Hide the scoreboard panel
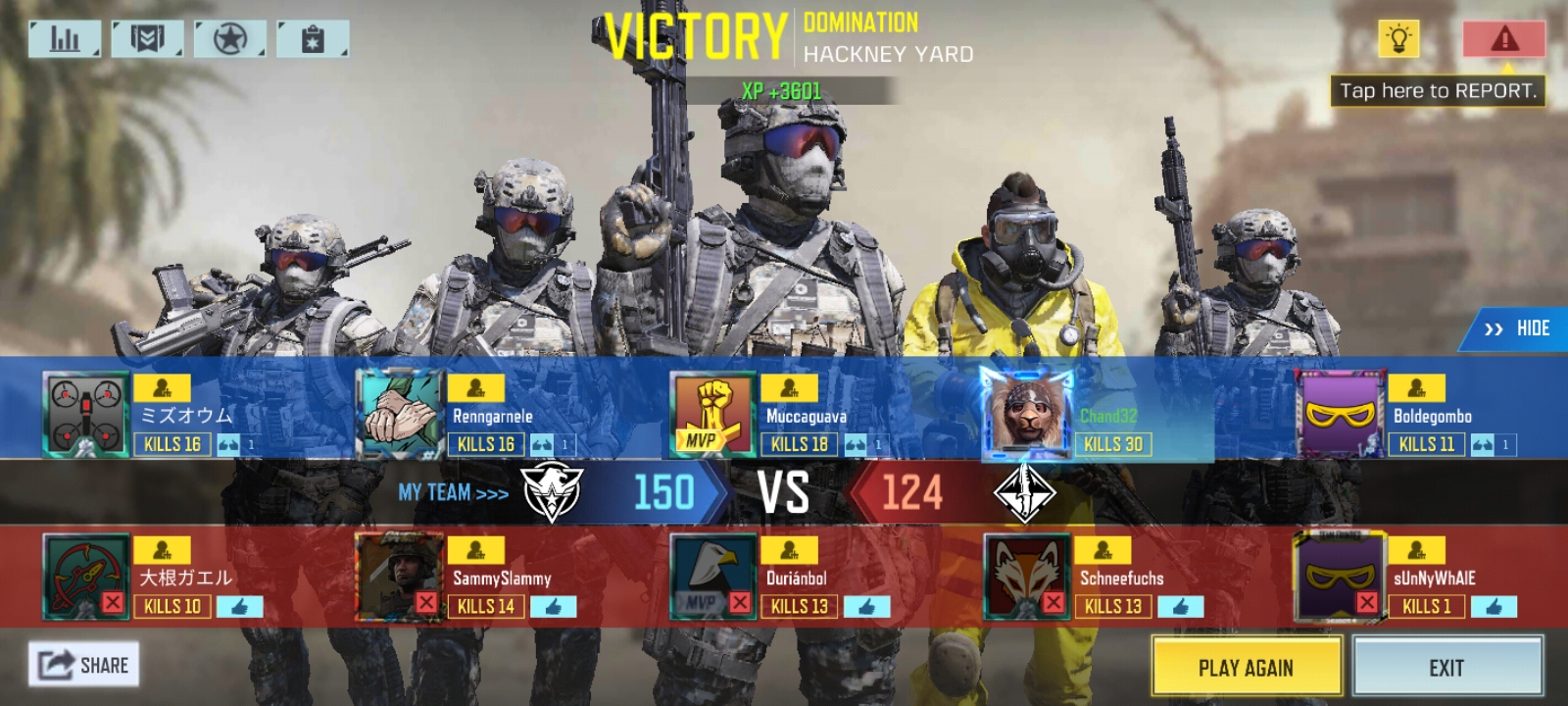1568x706 pixels. click(1518, 328)
